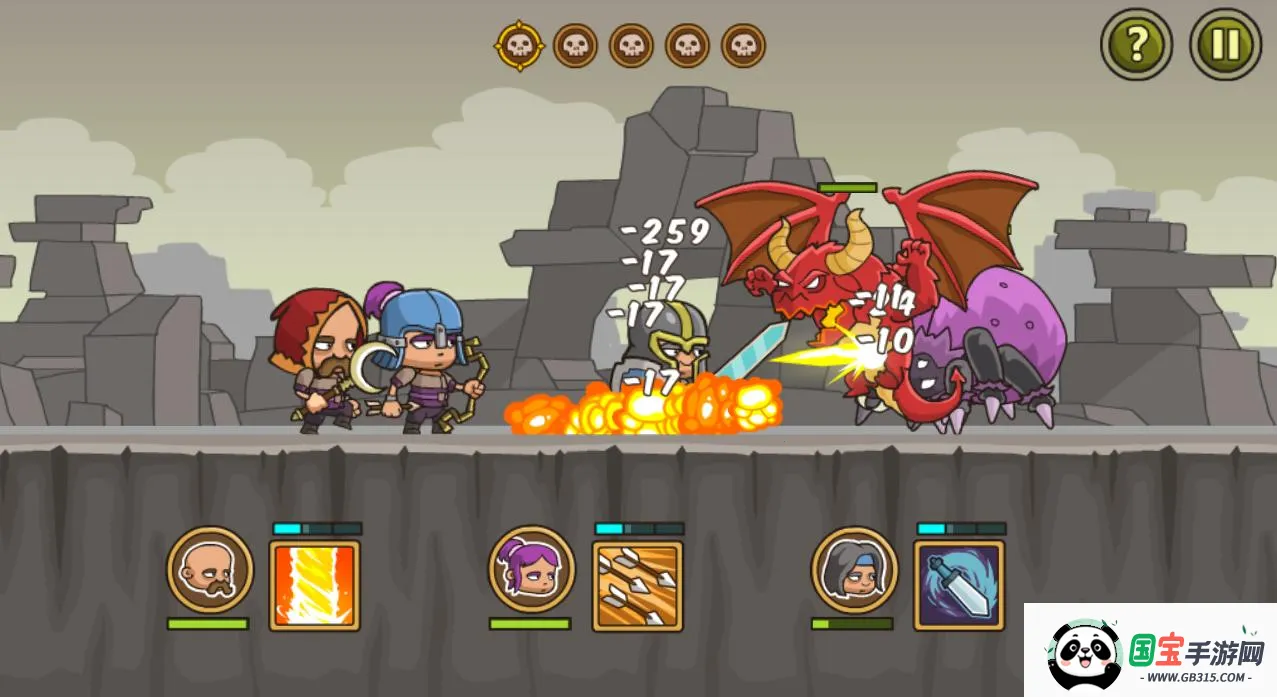The image size is (1277, 697).
Task: Activate the fire pillar skill
Action: (x=314, y=585)
